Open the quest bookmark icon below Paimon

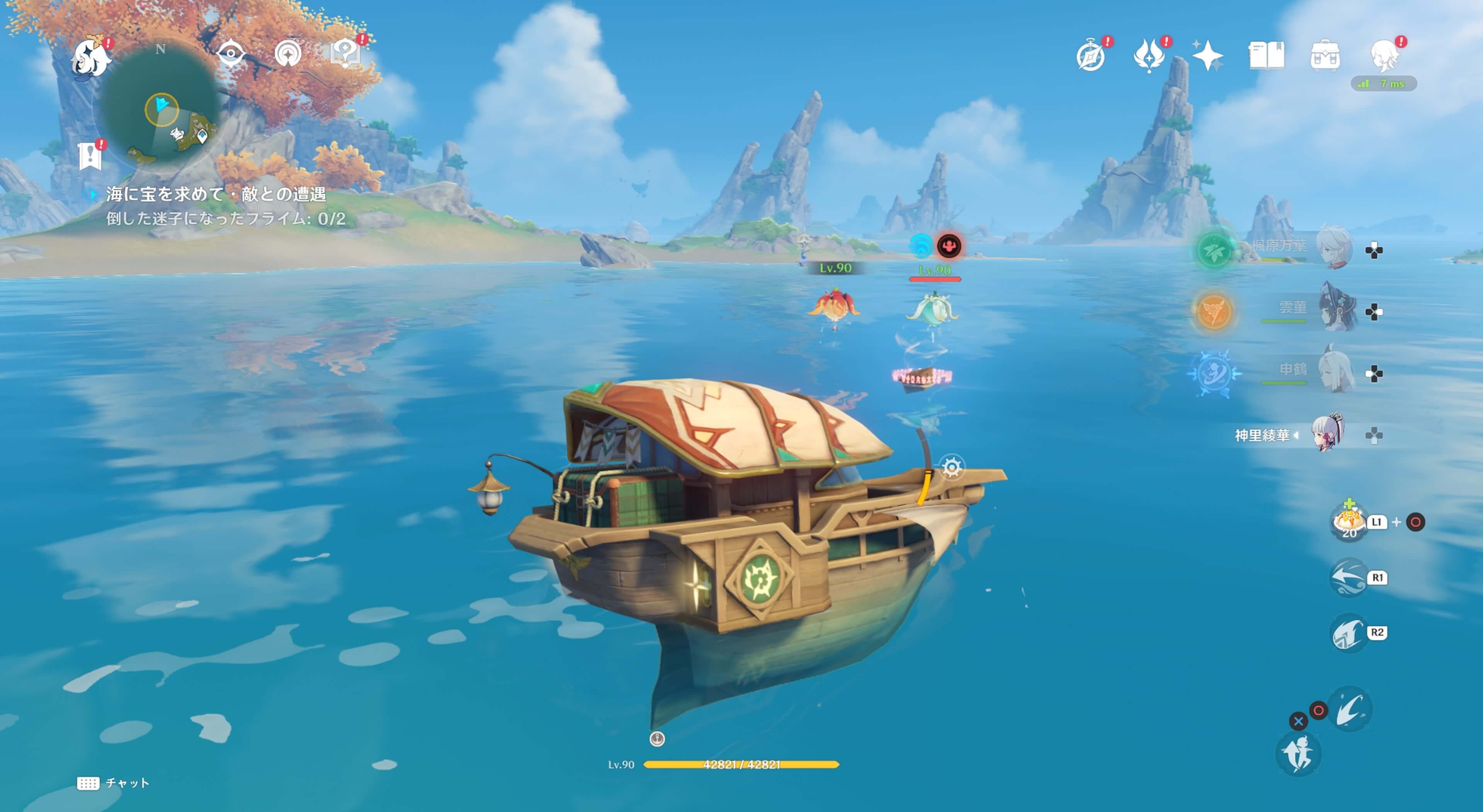(x=90, y=156)
